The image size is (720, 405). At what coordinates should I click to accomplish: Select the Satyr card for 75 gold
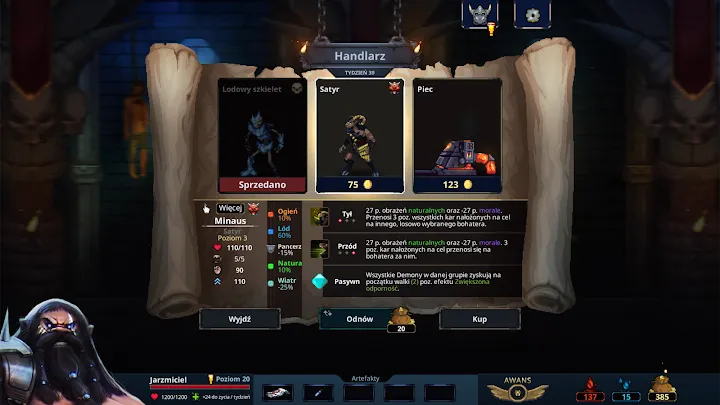point(359,136)
